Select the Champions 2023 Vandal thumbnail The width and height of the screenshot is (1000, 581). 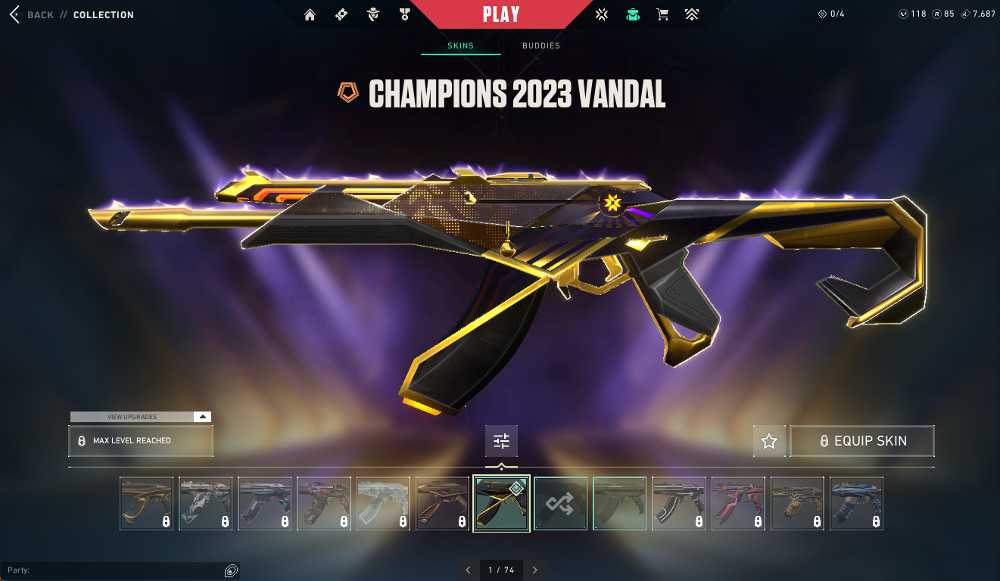501,503
